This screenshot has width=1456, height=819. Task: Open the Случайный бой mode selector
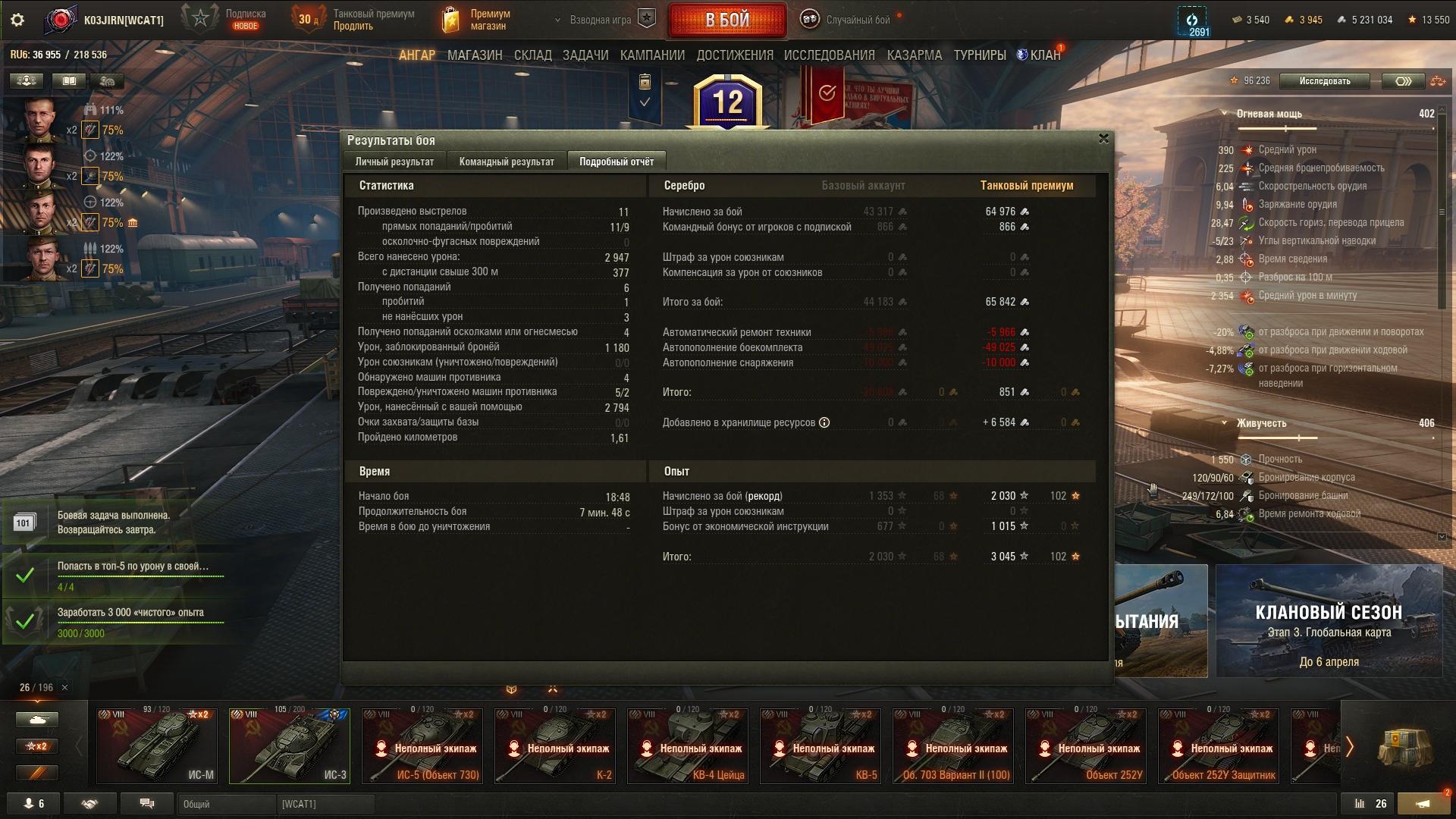(x=857, y=20)
